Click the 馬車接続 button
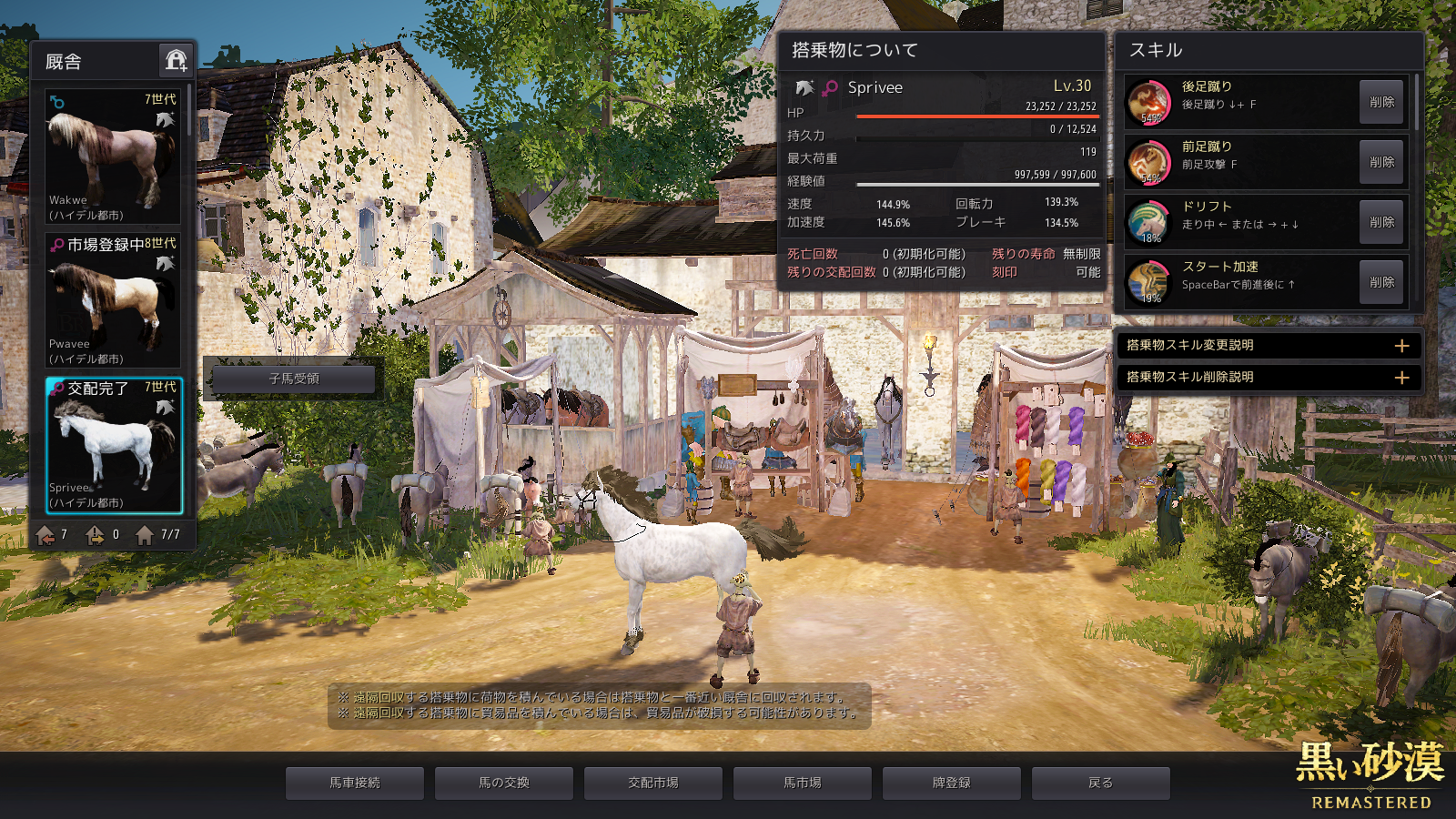This screenshot has width=1456, height=819. point(355,783)
